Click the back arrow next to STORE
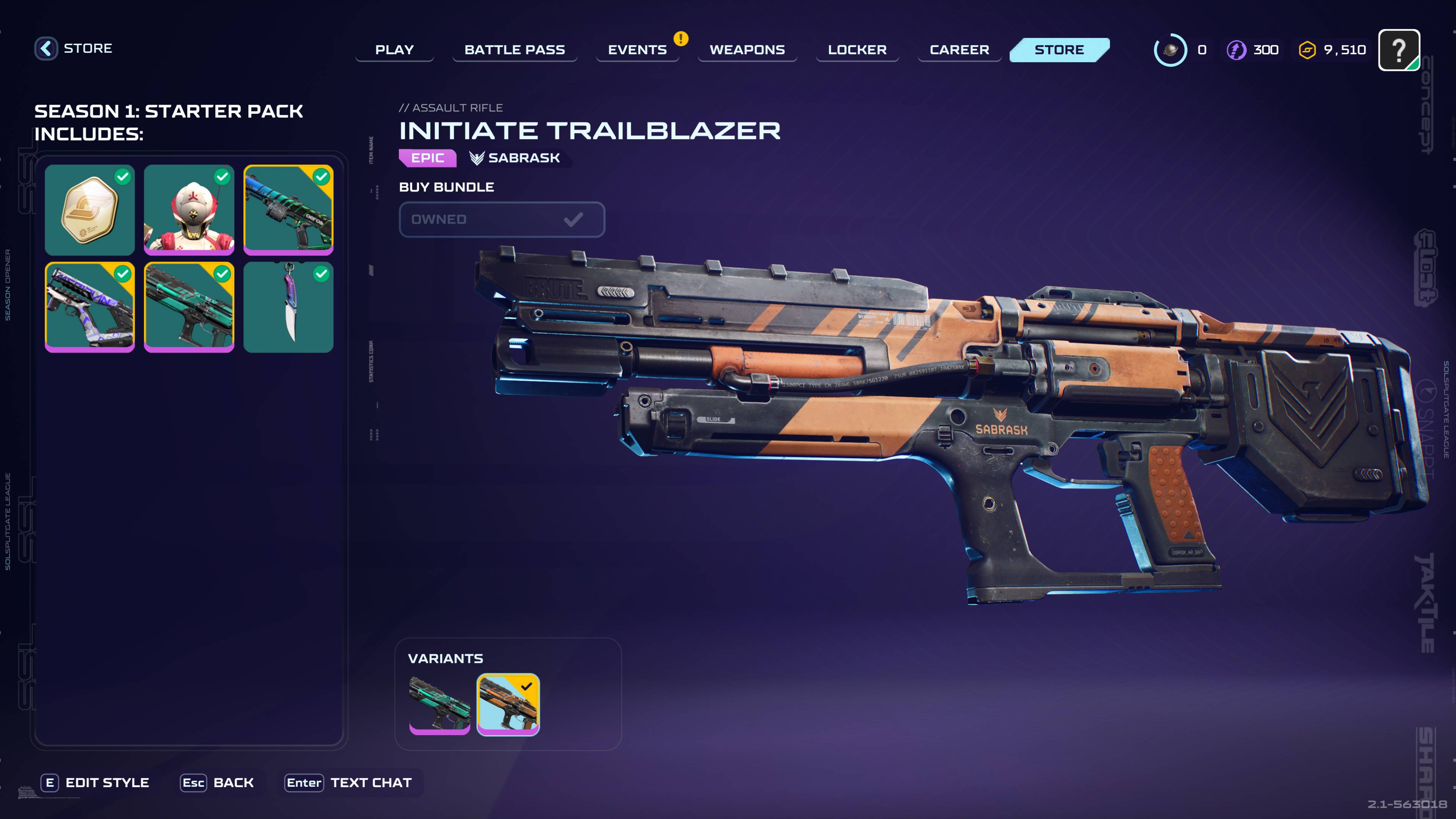Image resolution: width=1456 pixels, height=819 pixels. (x=46, y=48)
